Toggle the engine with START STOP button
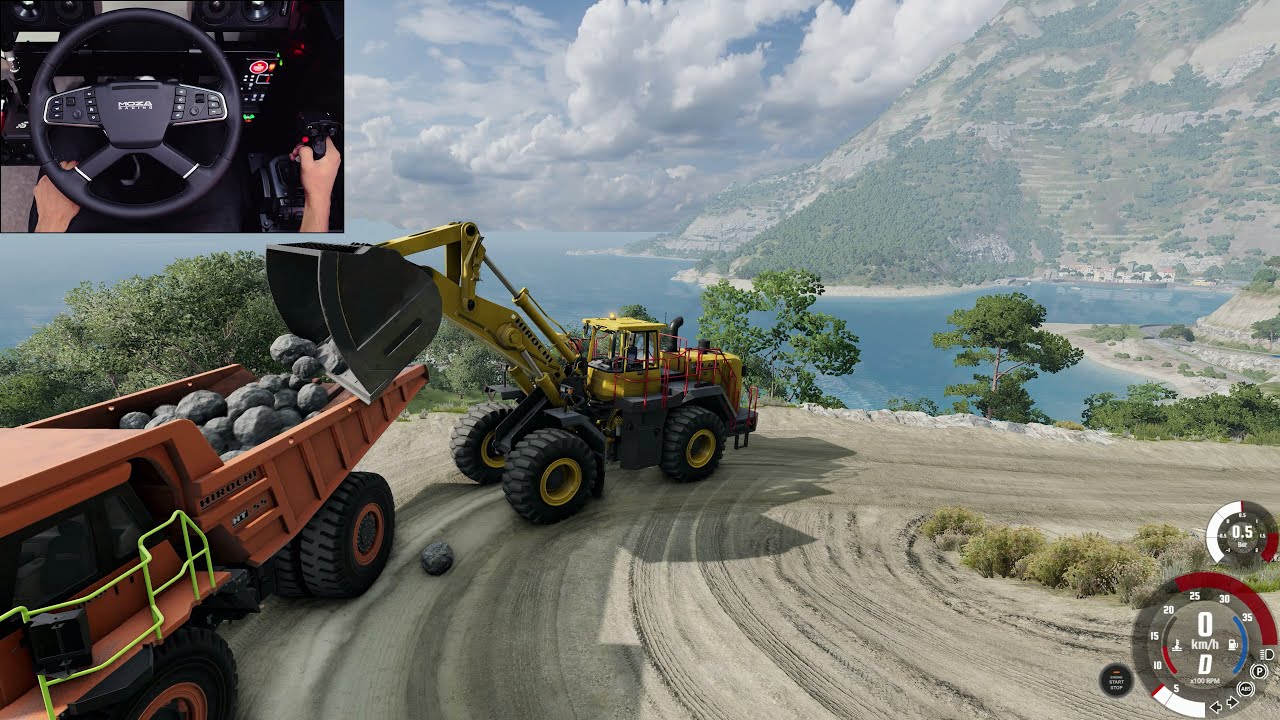The width and height of the screenshot is (1280, 720). pyautogui.click(x=1117, y=680)
